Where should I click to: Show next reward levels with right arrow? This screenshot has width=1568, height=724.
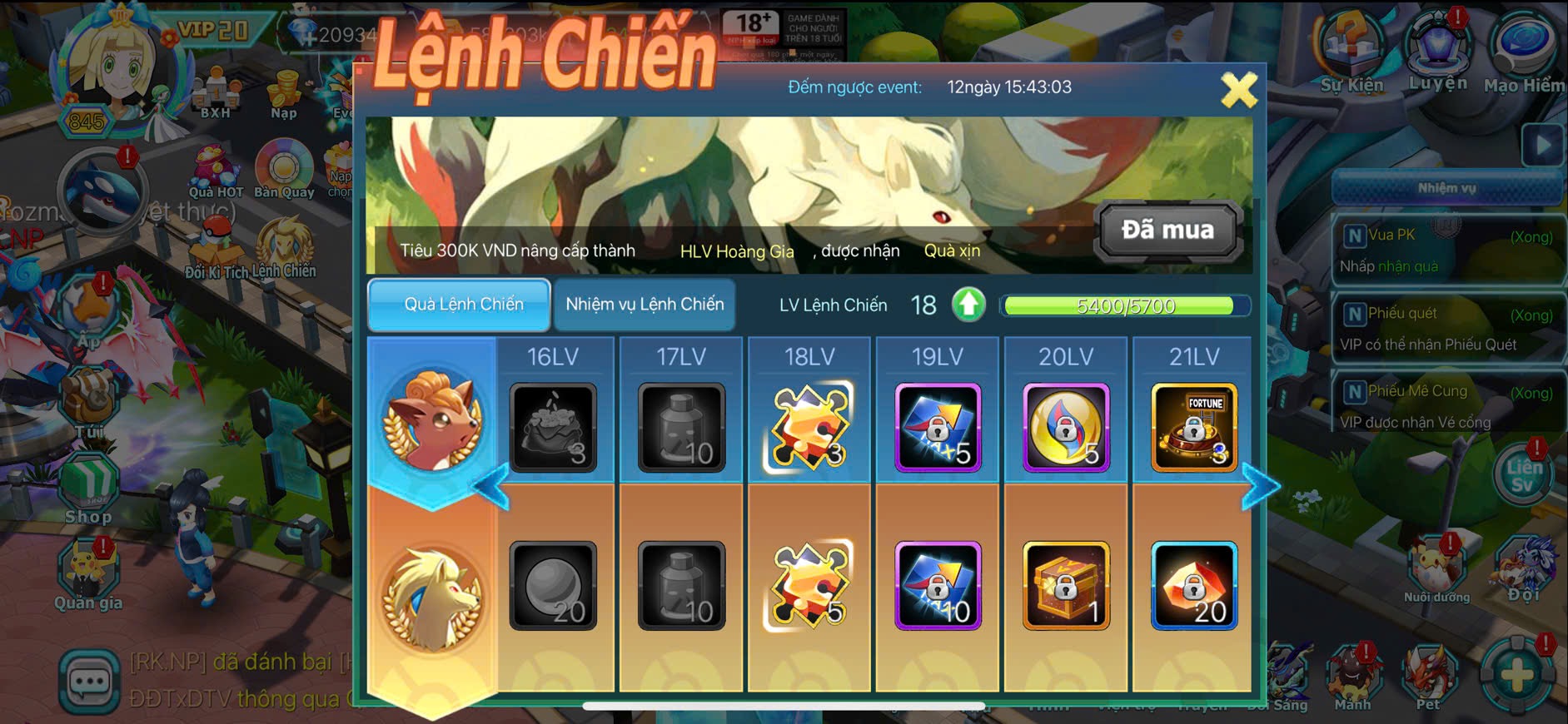pos(1260,488)
